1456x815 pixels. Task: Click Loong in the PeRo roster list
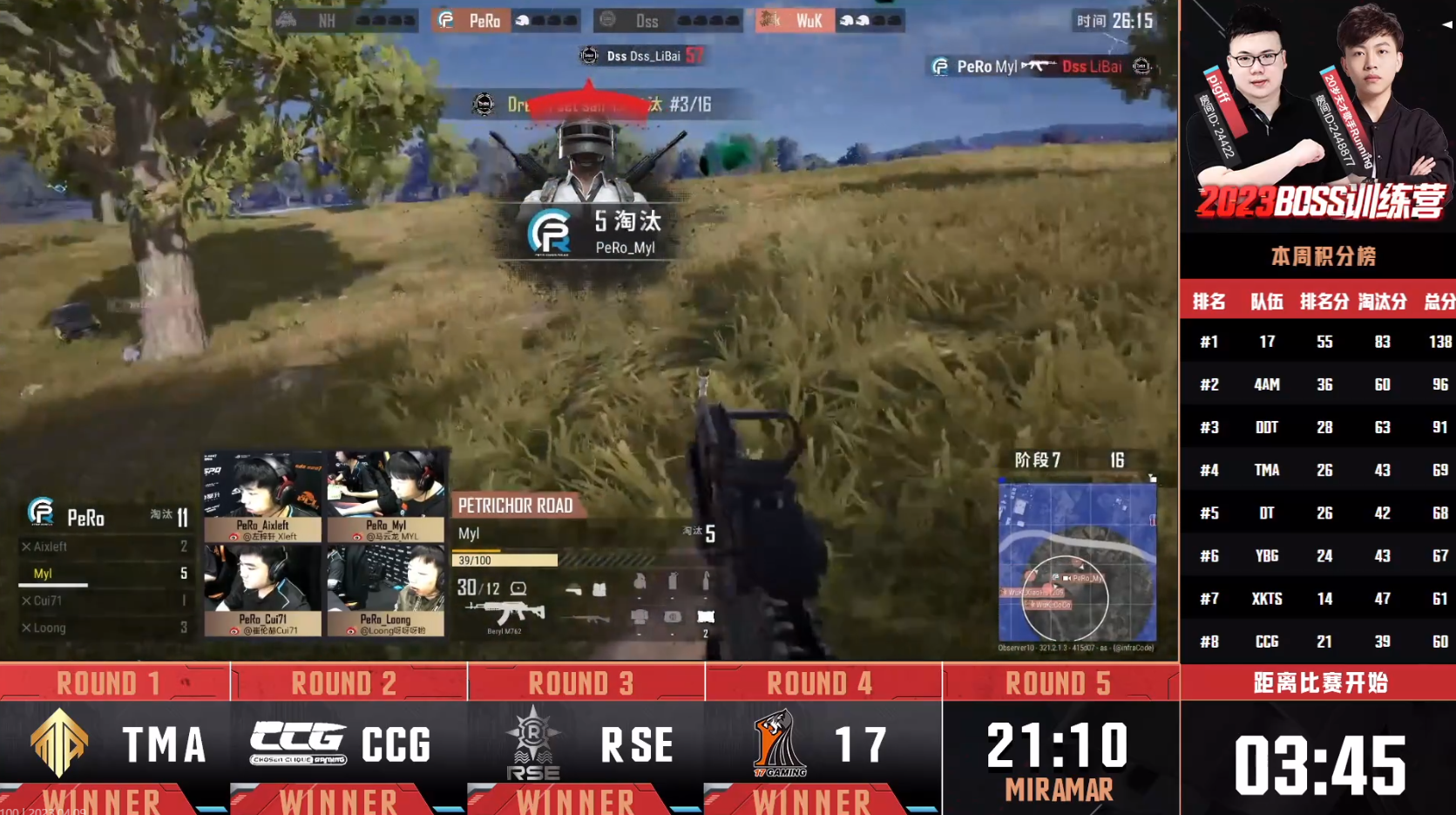pyautogui.click(x=105, y=628)
